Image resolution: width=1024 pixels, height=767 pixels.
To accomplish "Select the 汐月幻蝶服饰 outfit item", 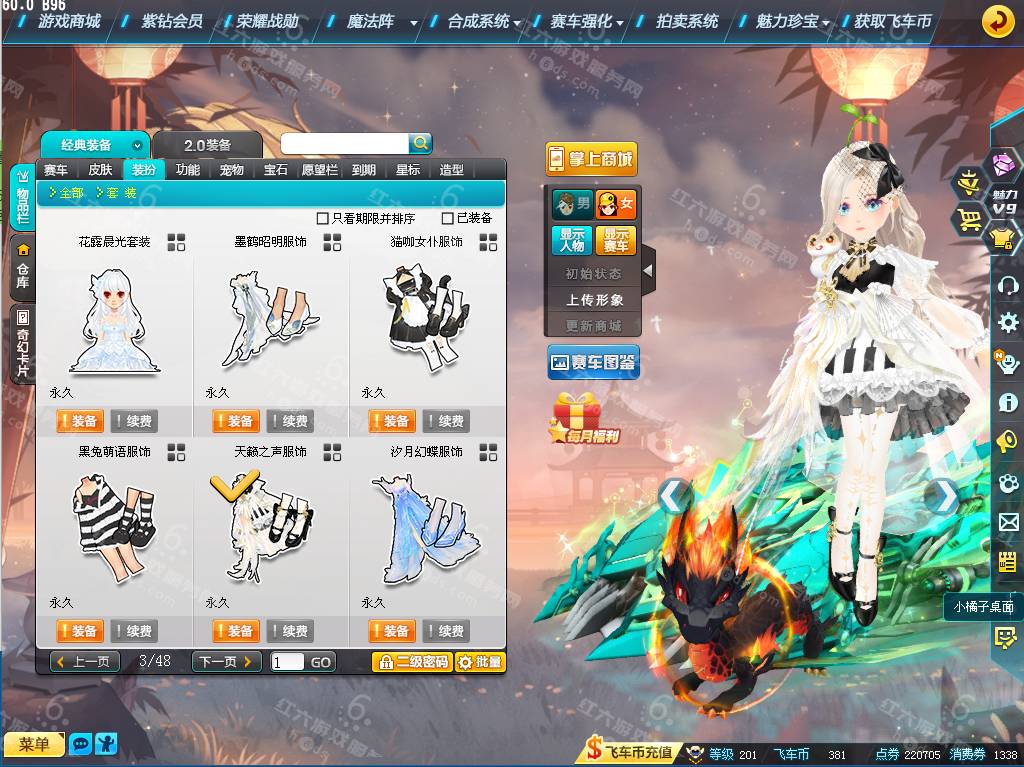I will click(427, 530).
